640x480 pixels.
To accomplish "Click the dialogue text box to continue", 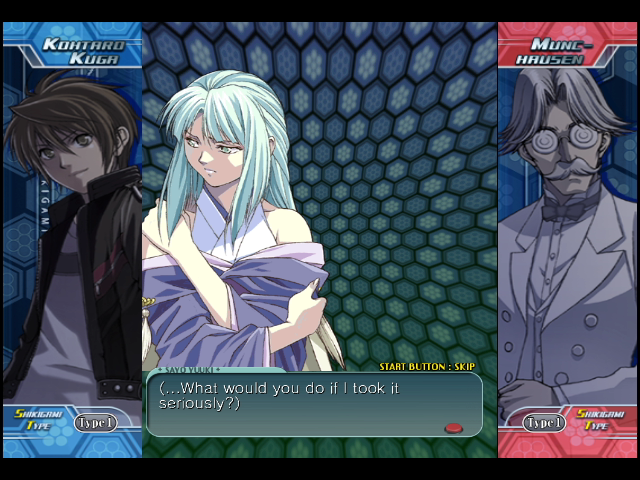I will (x=313, y=404).
